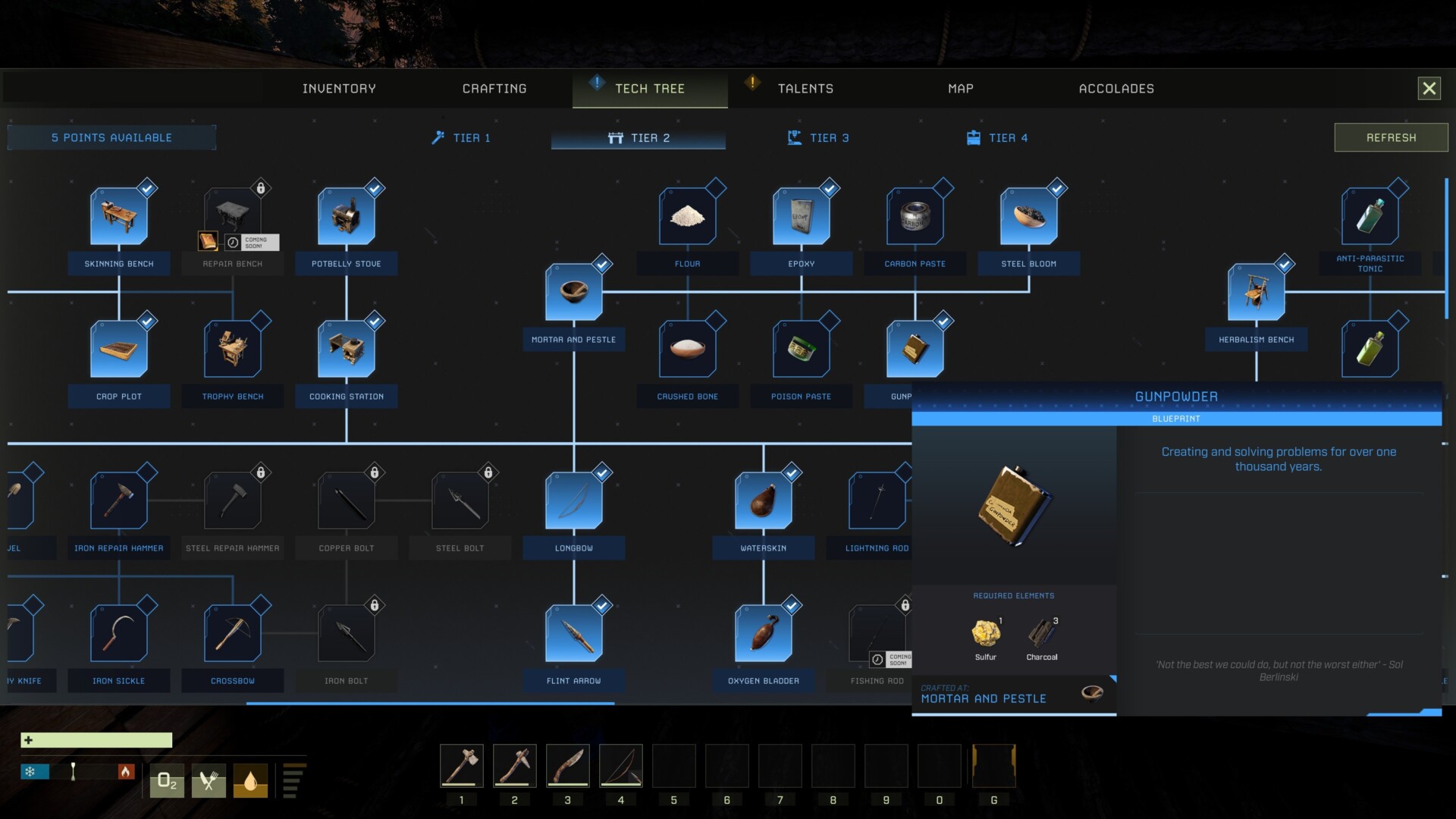The height and width of the screenshot is (819, 1456).
Task: Select the Iron Repair Hammer node
Action: click(119, 499)
